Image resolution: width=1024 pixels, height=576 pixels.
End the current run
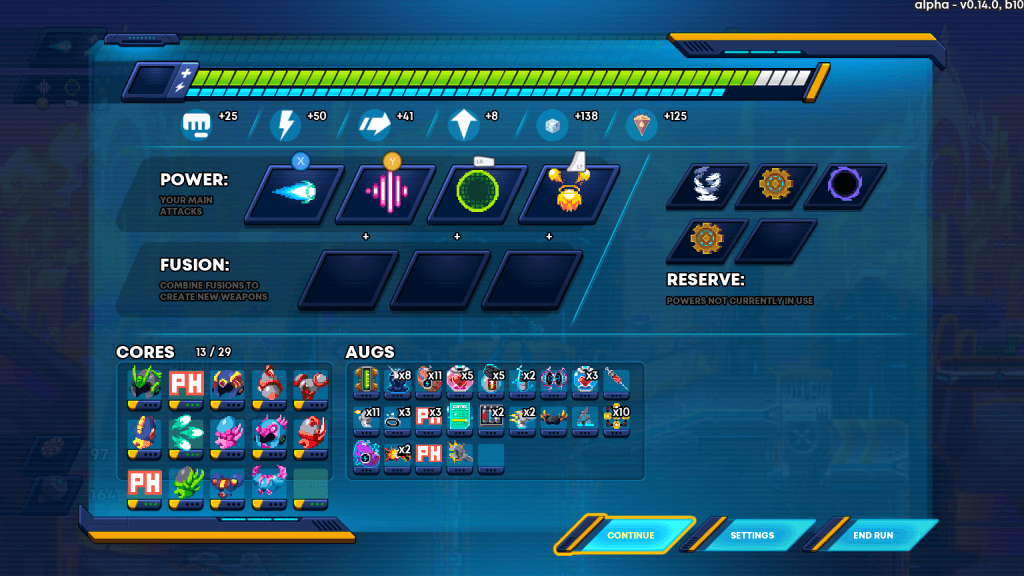pyautogui.click(x=873, y=535)
